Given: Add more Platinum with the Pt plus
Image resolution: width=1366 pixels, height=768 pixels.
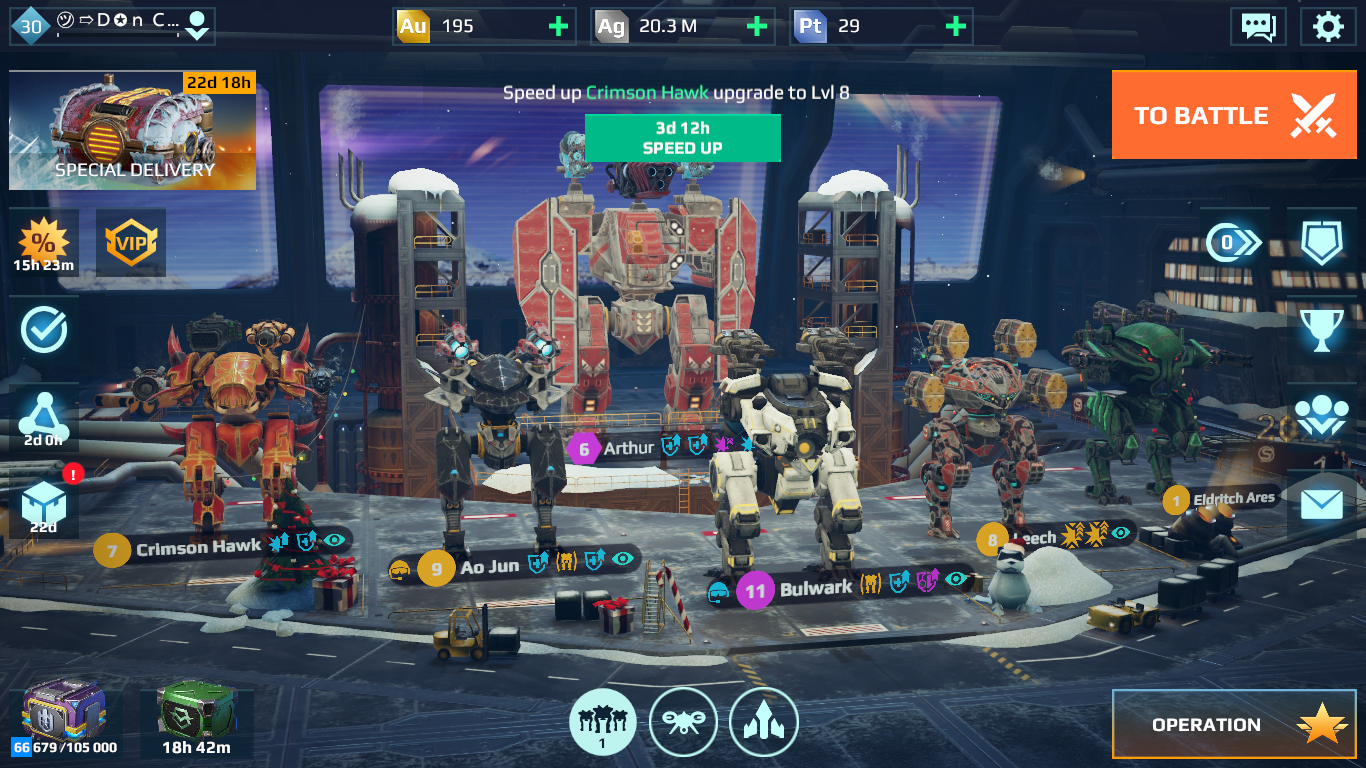Looking at the screenshot, I should click(956, 26).
